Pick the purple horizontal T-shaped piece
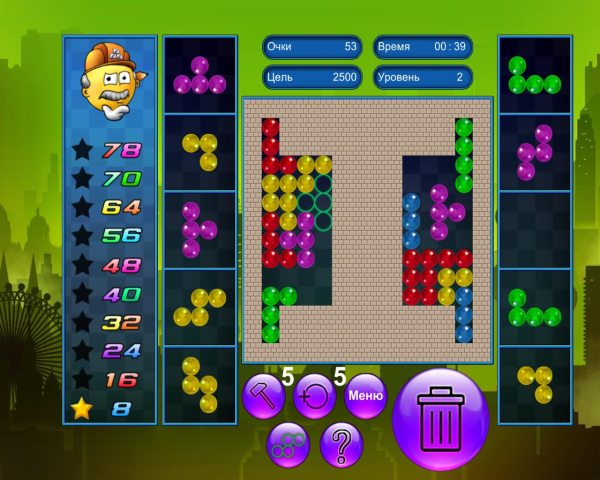The image size is (600, 480). (199, 76)
